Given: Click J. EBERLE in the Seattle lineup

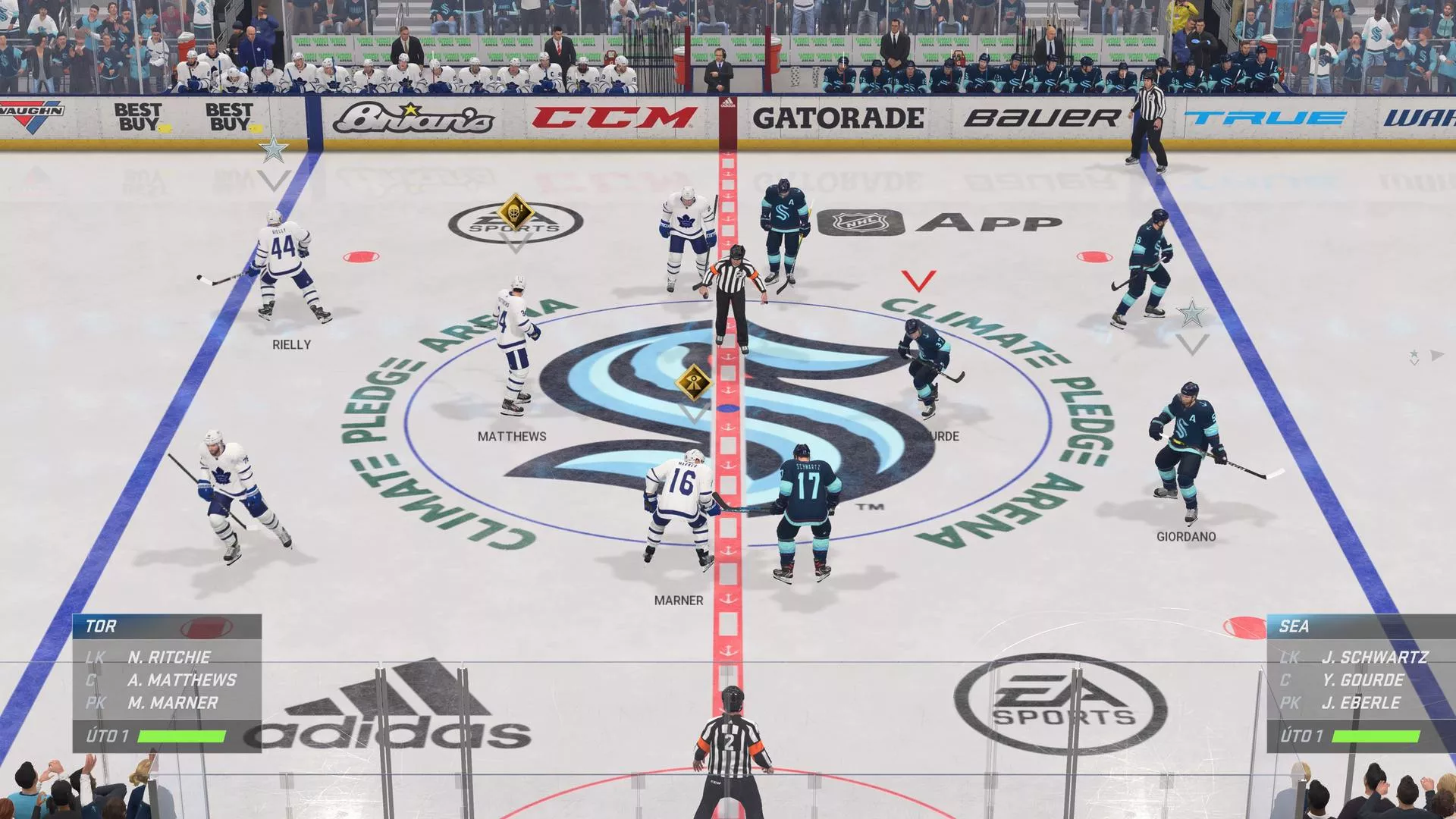Looking at the screenshot, I should click(x=1361, y=703).
